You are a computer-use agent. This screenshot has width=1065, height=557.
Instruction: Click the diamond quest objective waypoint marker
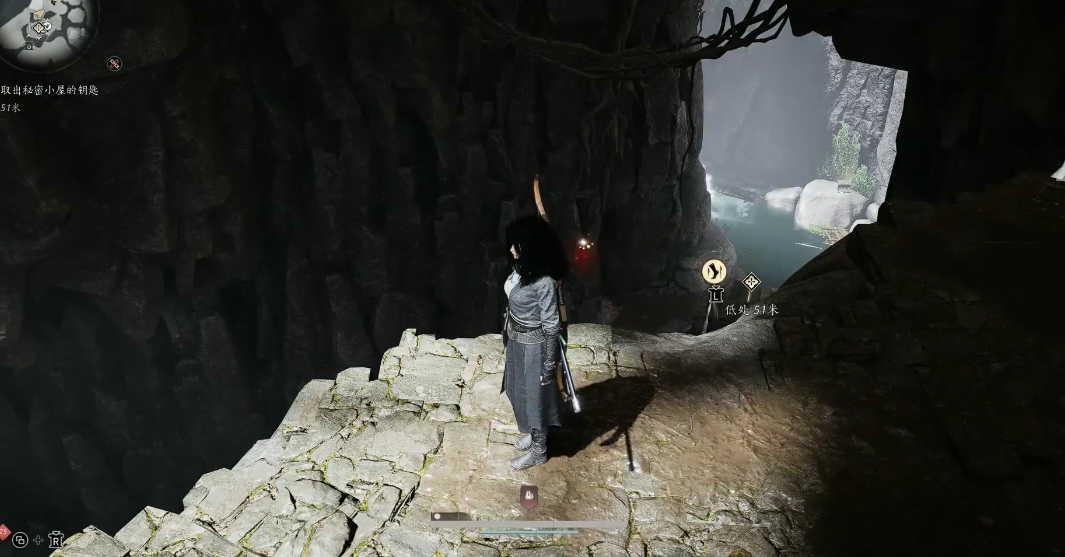pyautogui.click(x=751, y=283)
